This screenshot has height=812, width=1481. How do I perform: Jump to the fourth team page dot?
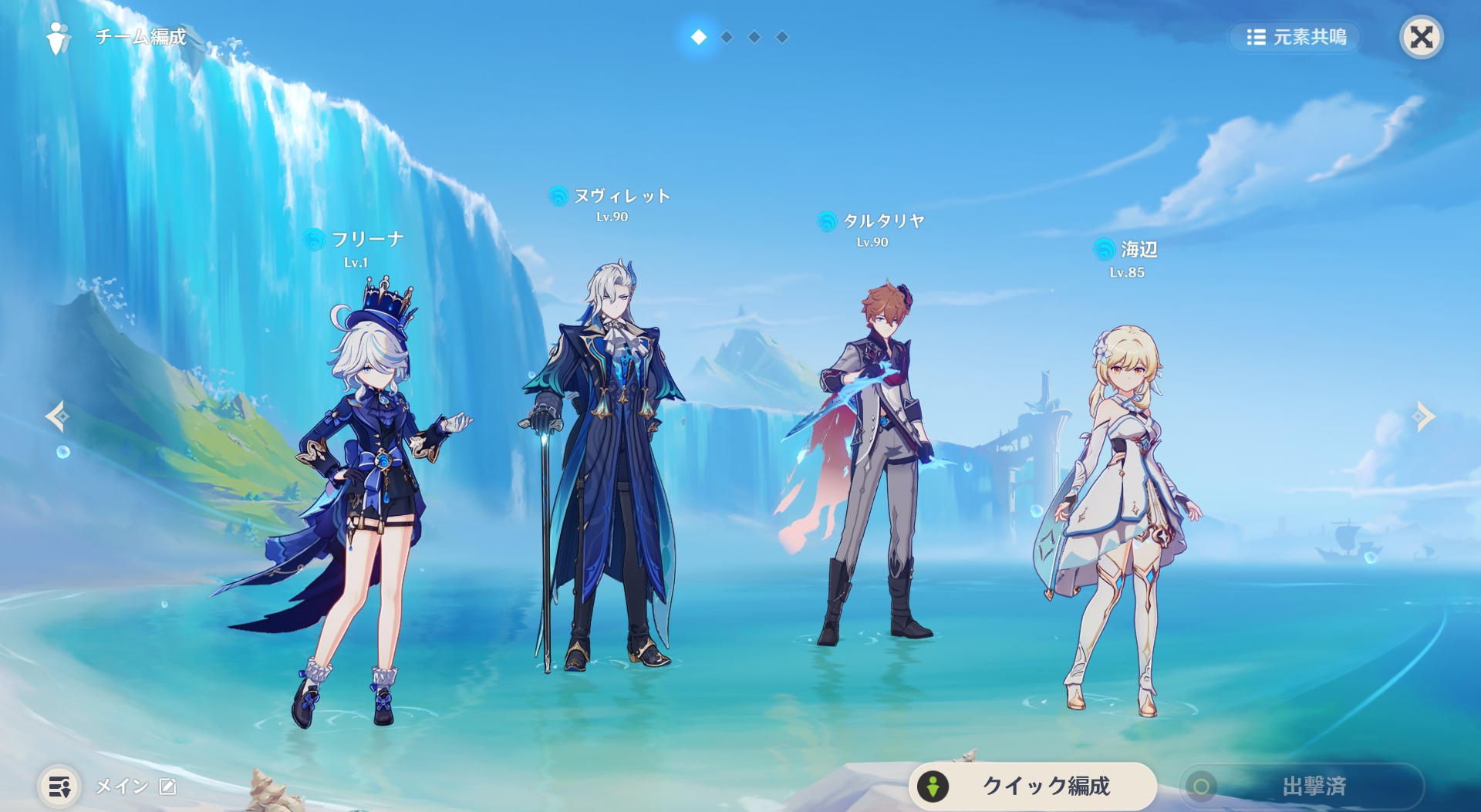tap(782, 37)
